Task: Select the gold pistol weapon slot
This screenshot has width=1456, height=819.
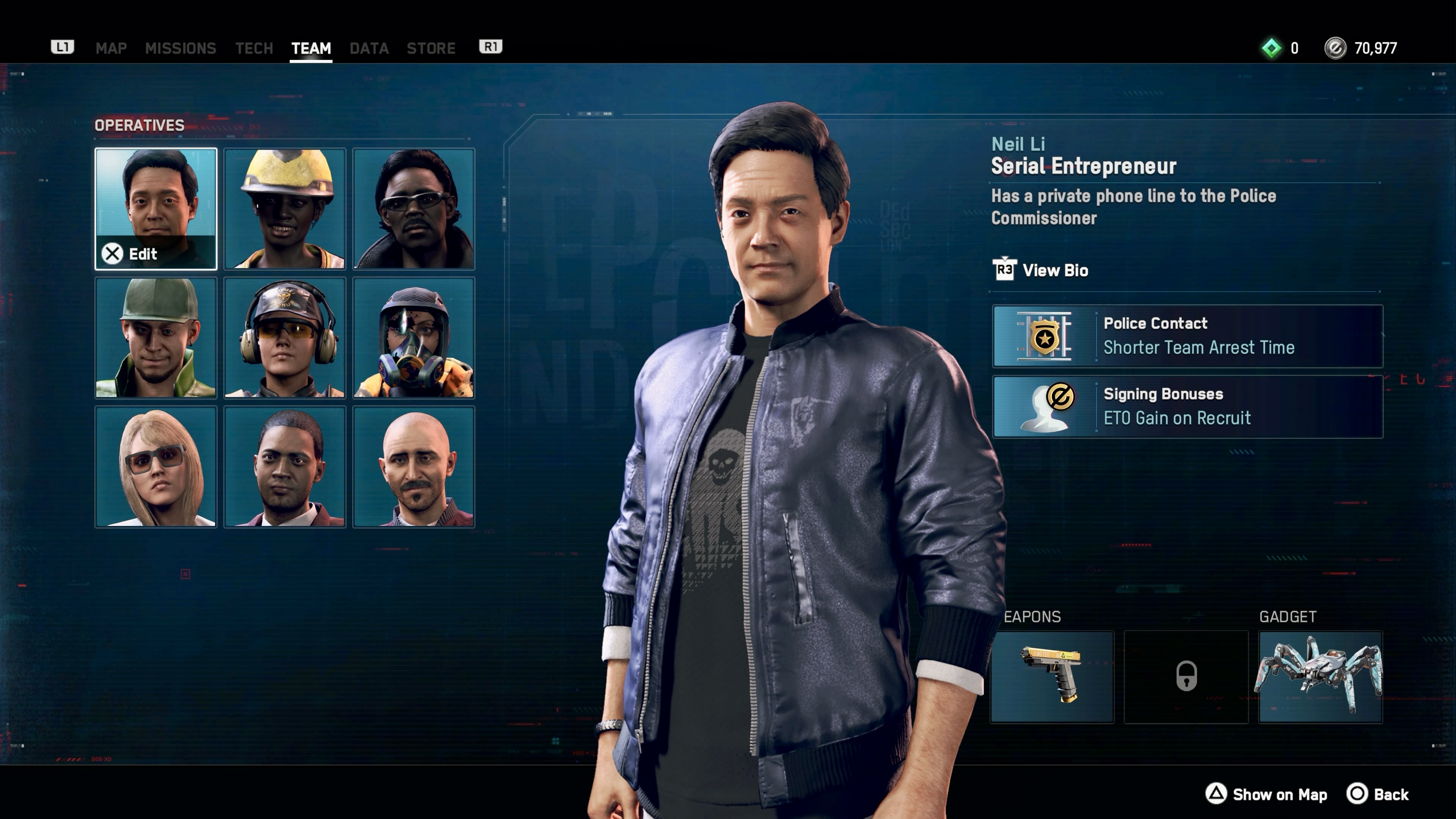Action: 1051,676
